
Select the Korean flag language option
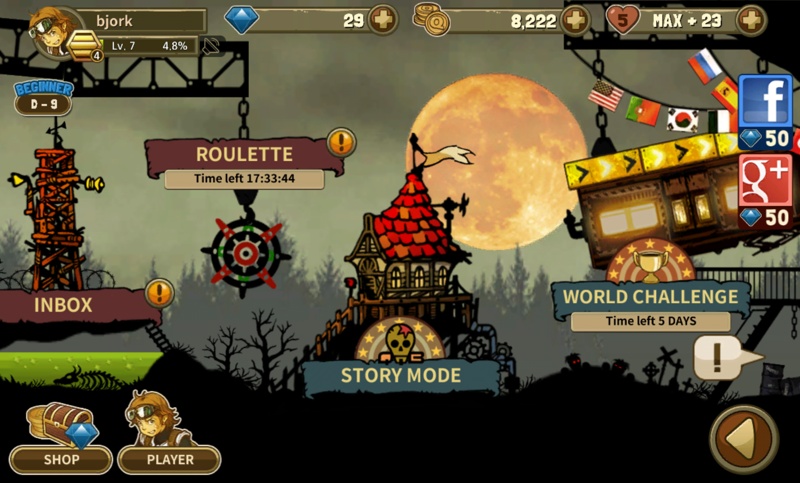[x=681, y=119]
